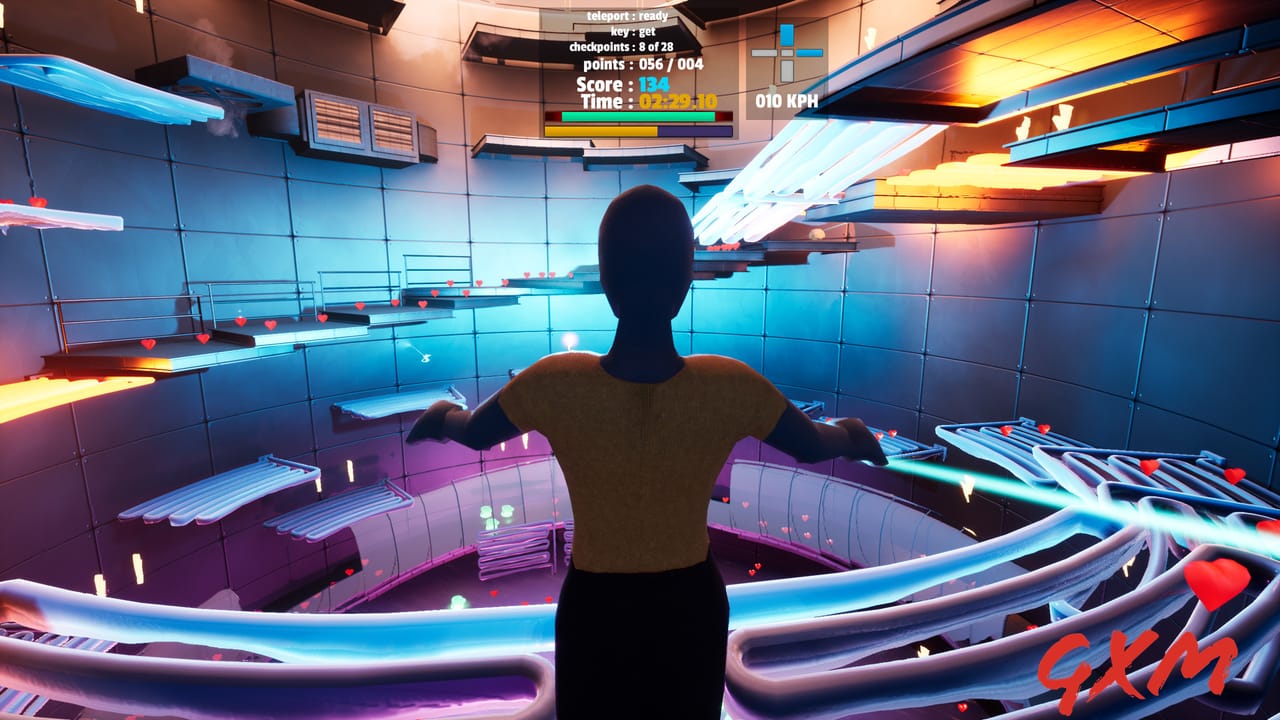Screen dimensions: 1280x720
Task: Click the blue right segment of the compass
Action: tap(810, 52)
